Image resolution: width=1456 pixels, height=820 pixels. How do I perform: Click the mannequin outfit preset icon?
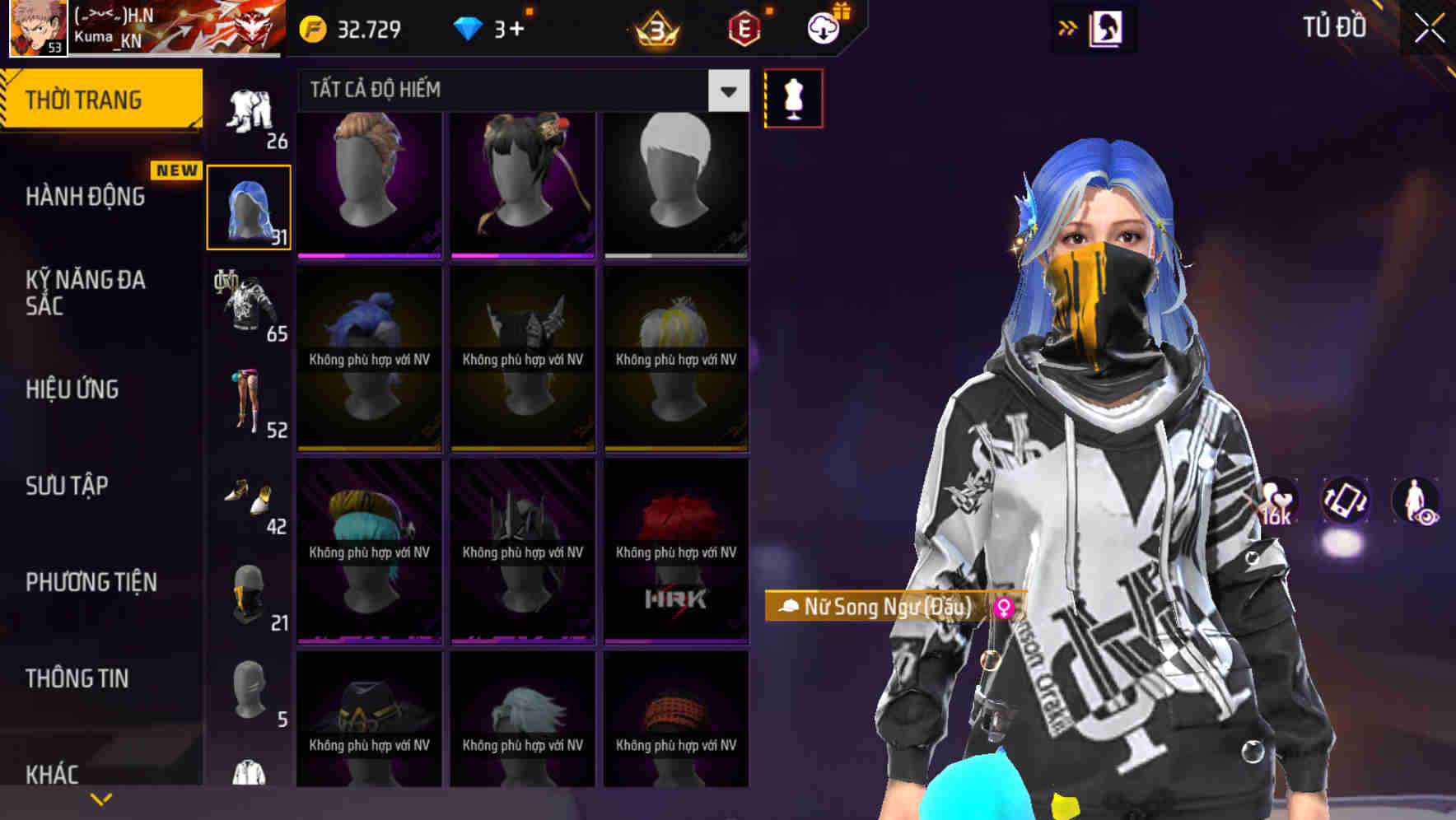coord(793,97)
